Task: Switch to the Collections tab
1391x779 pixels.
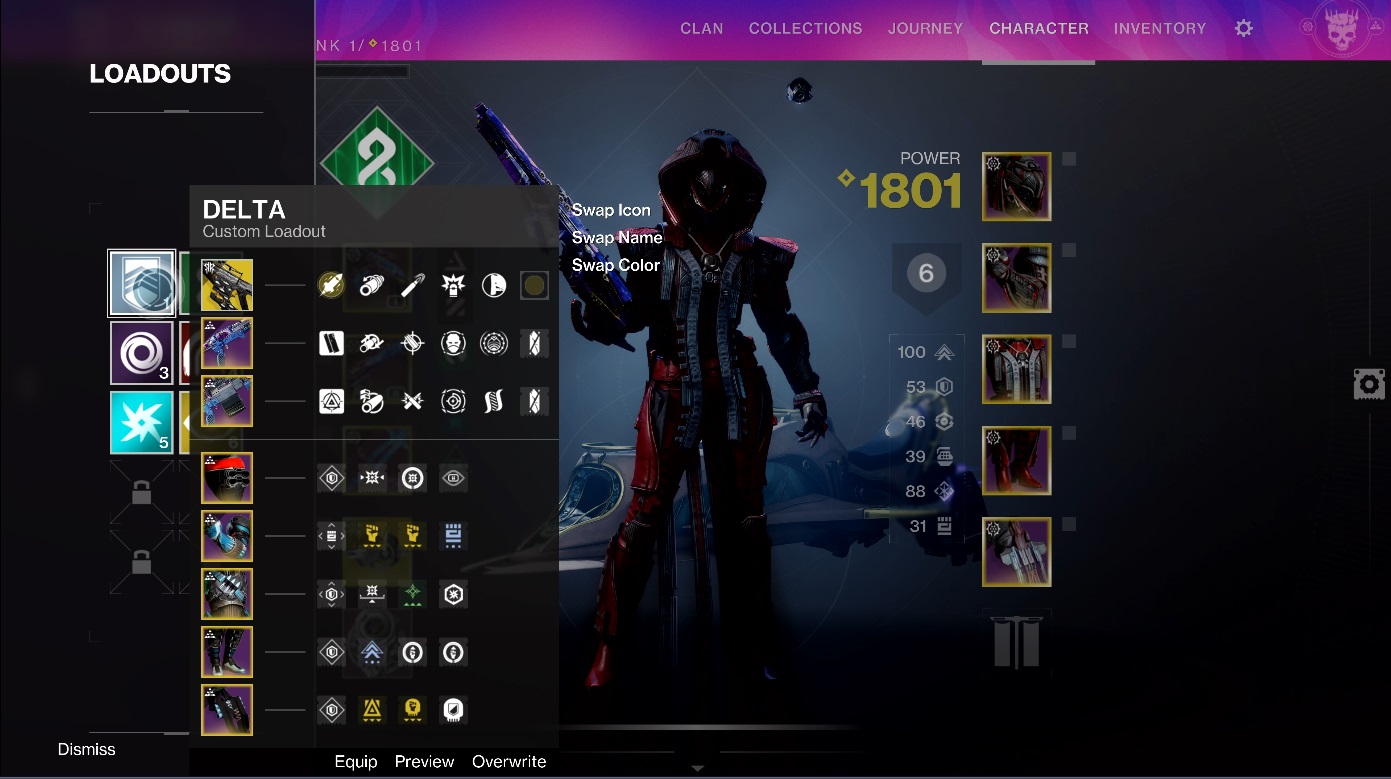Action: click(x=805, y=28)
